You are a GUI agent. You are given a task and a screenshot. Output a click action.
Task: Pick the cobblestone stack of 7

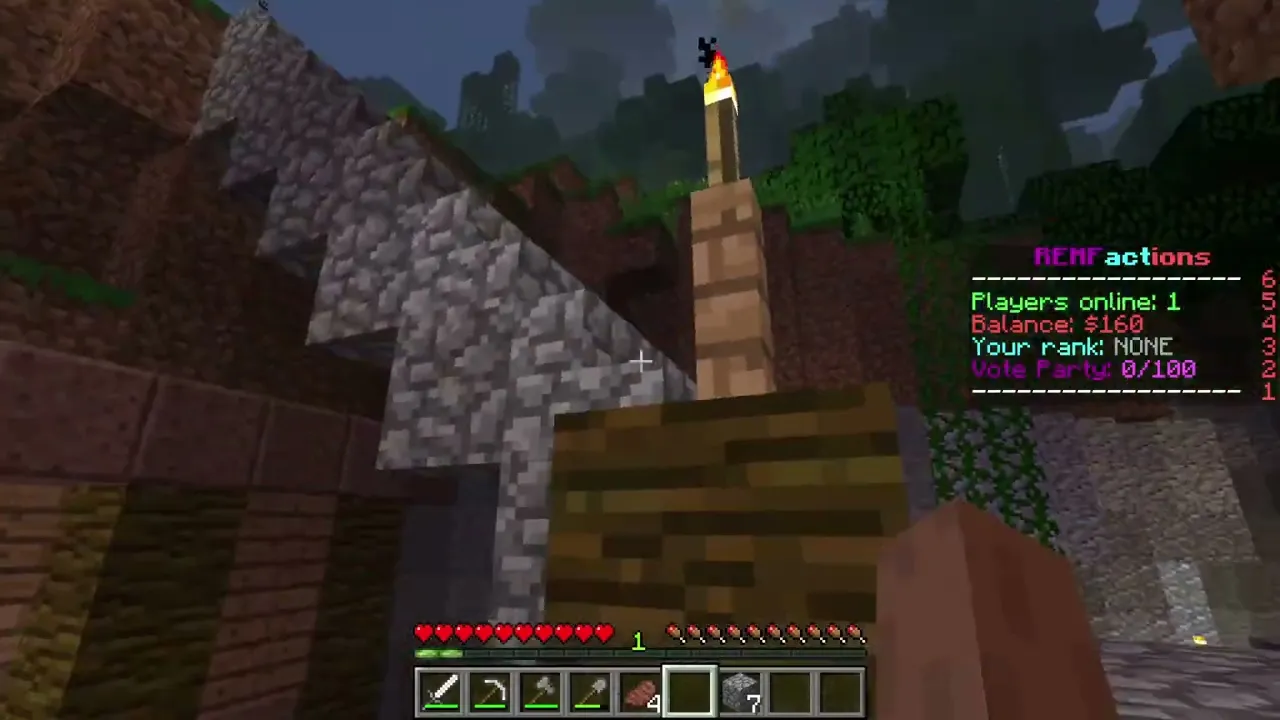click(x=741, y=692)
